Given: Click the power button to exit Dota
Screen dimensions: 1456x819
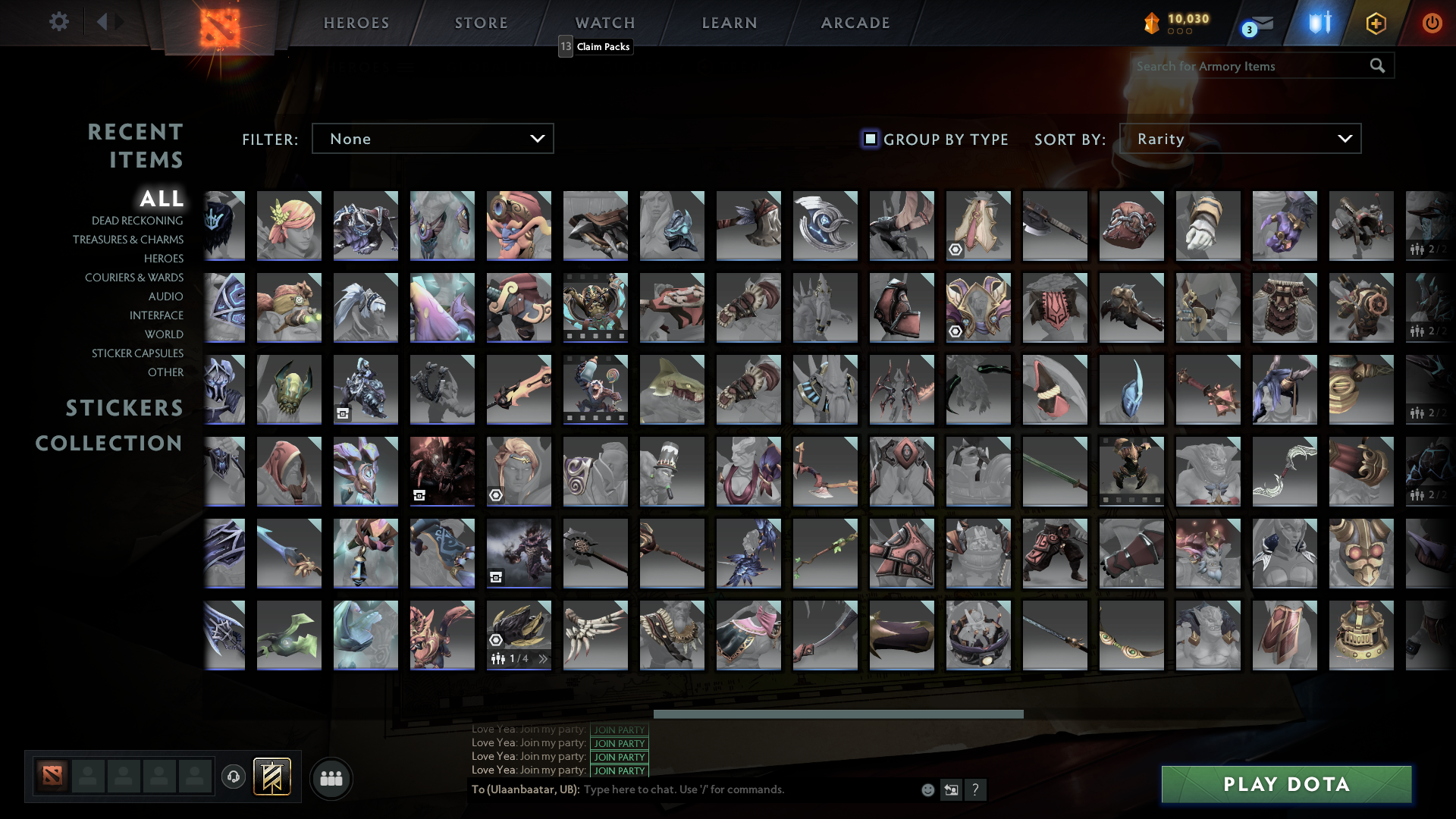Looking at the screenshot, I should [x=1432, y=22].
